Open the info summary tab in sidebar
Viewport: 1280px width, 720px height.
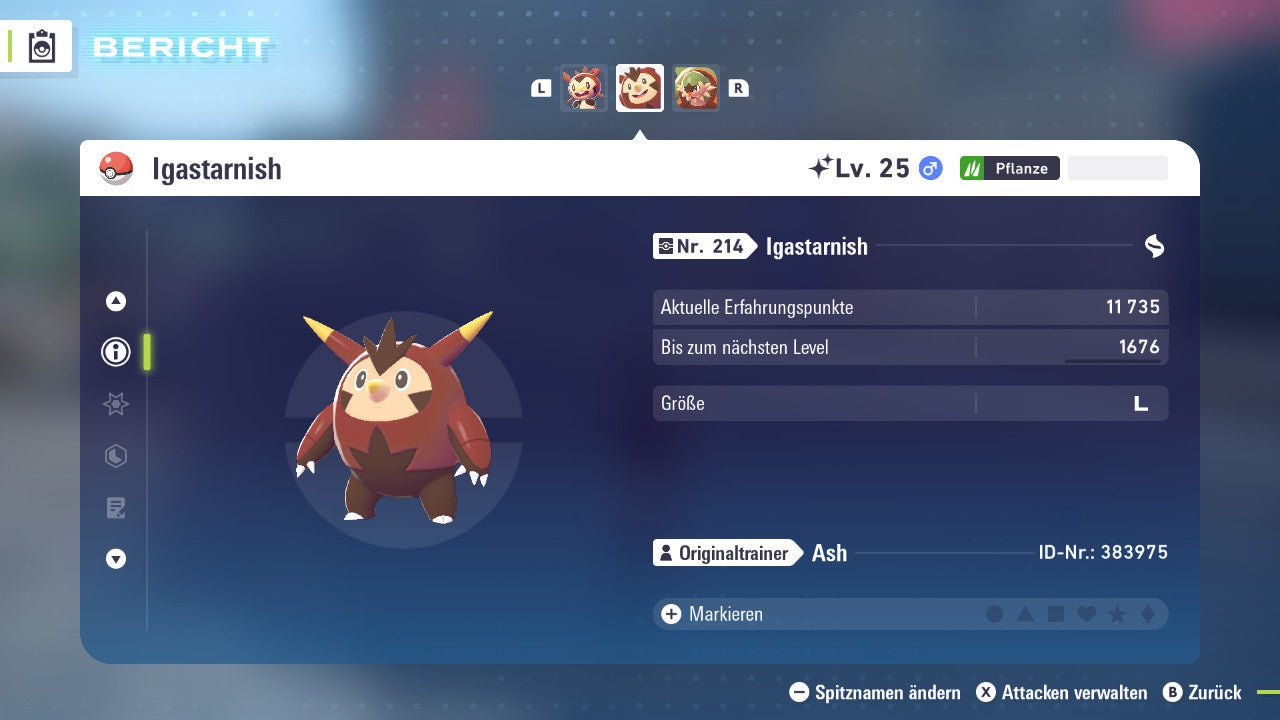115,352
